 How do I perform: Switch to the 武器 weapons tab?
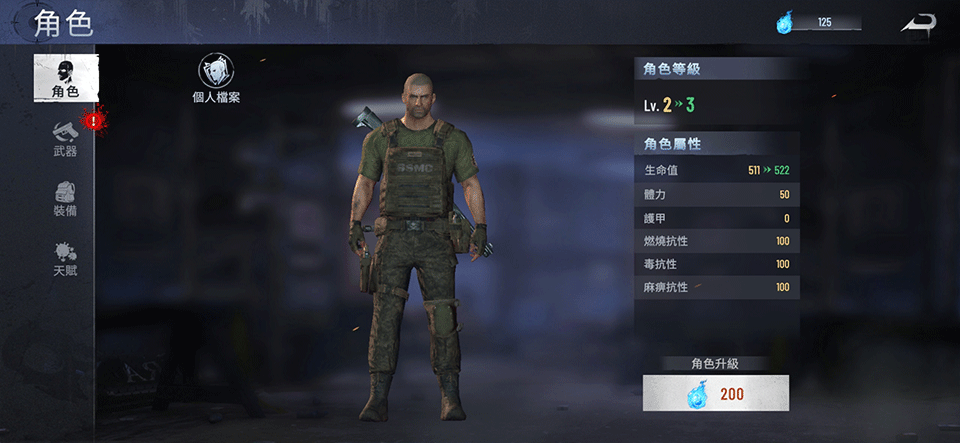coord(65,138)
